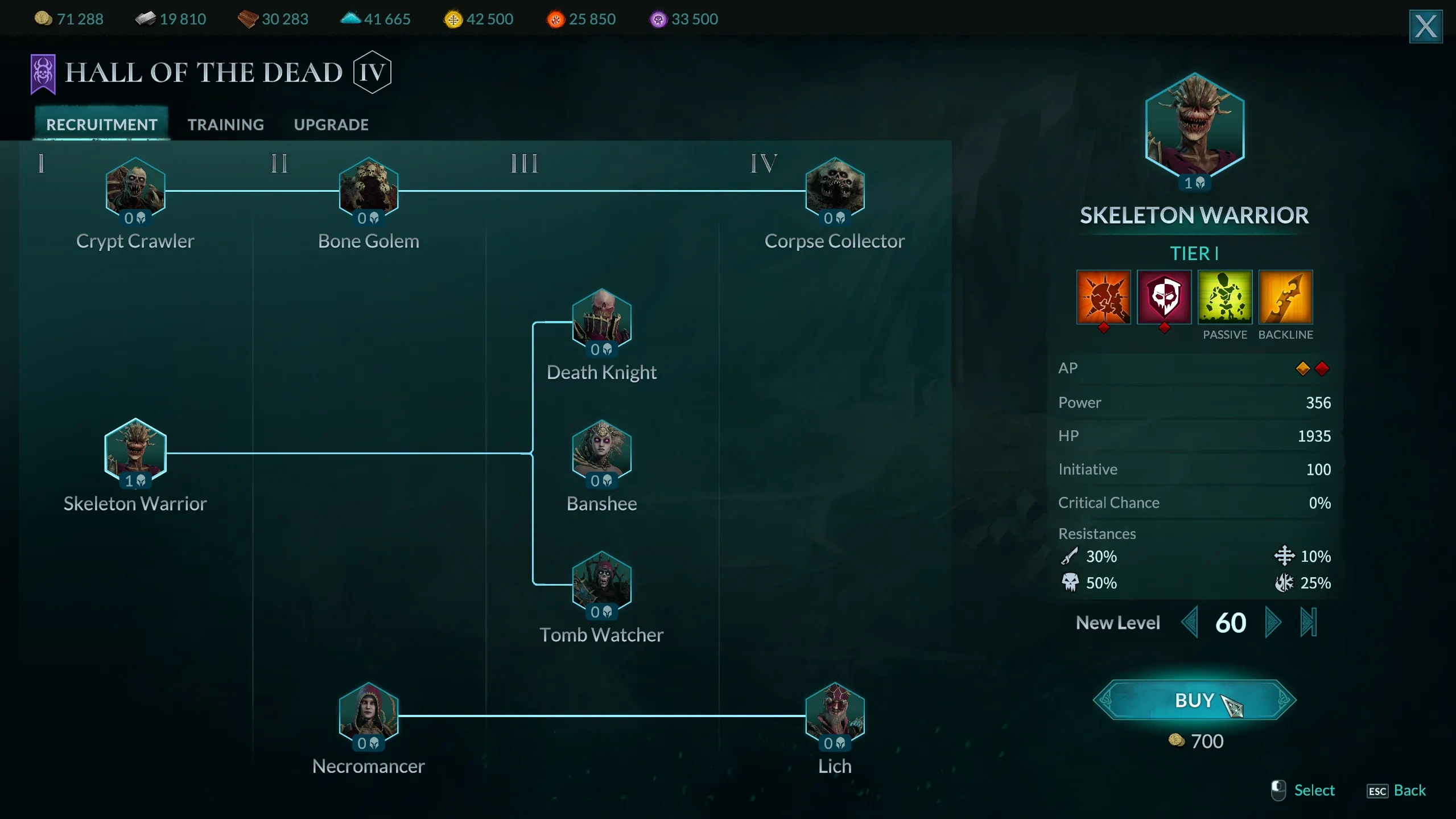Decrease the New Level value
Screen dimensions: 1456x819
[x=1190, y=623]
